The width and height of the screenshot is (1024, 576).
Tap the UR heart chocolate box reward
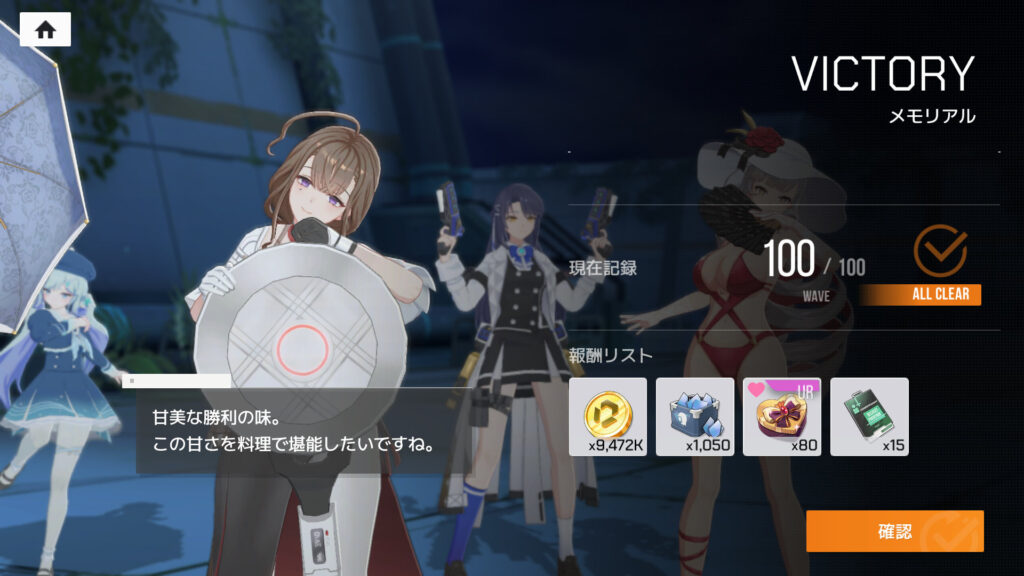pos(782,416)
